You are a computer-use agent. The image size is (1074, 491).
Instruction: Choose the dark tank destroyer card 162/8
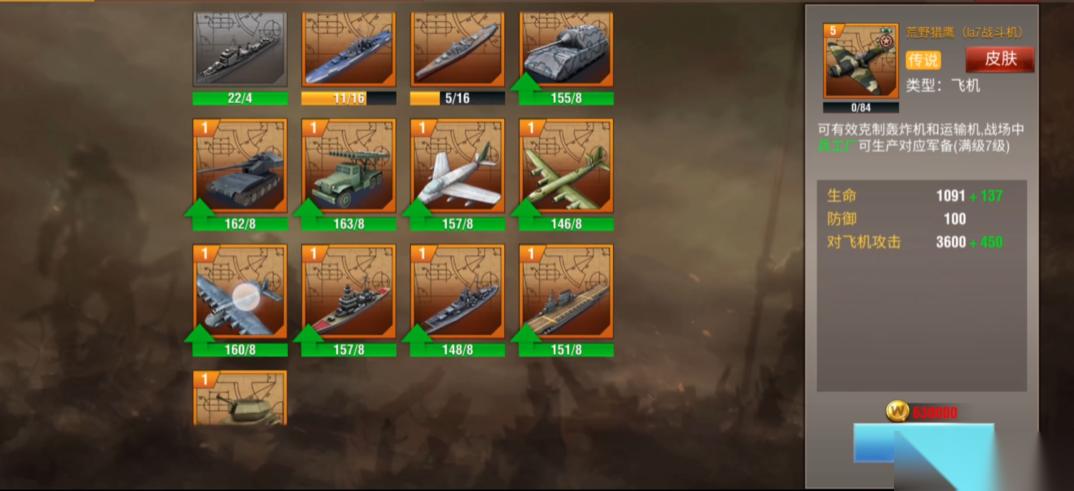pos(240,167)
